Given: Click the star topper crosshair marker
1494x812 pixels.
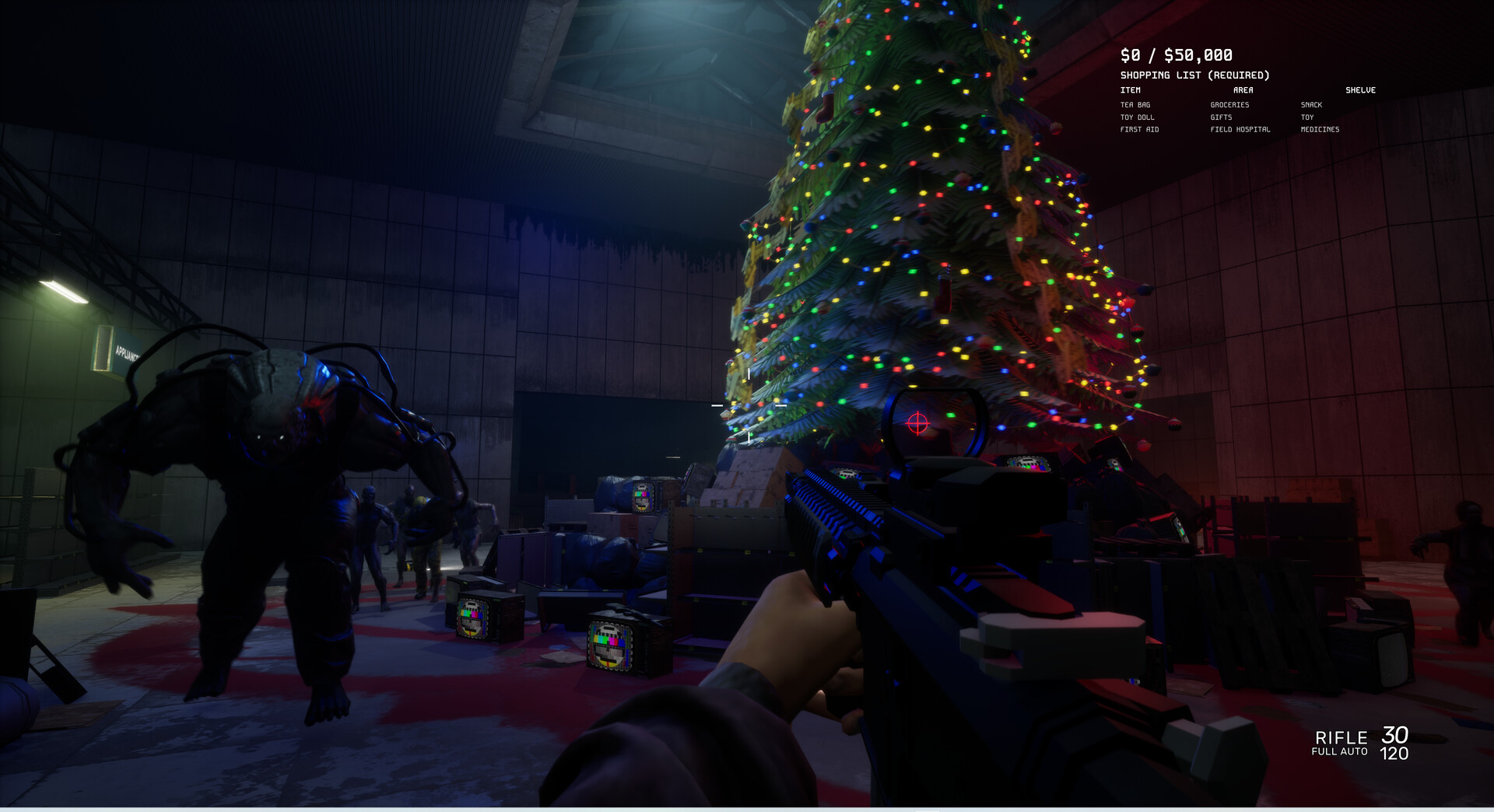Looking at the screenshot, I should [748, 404].
